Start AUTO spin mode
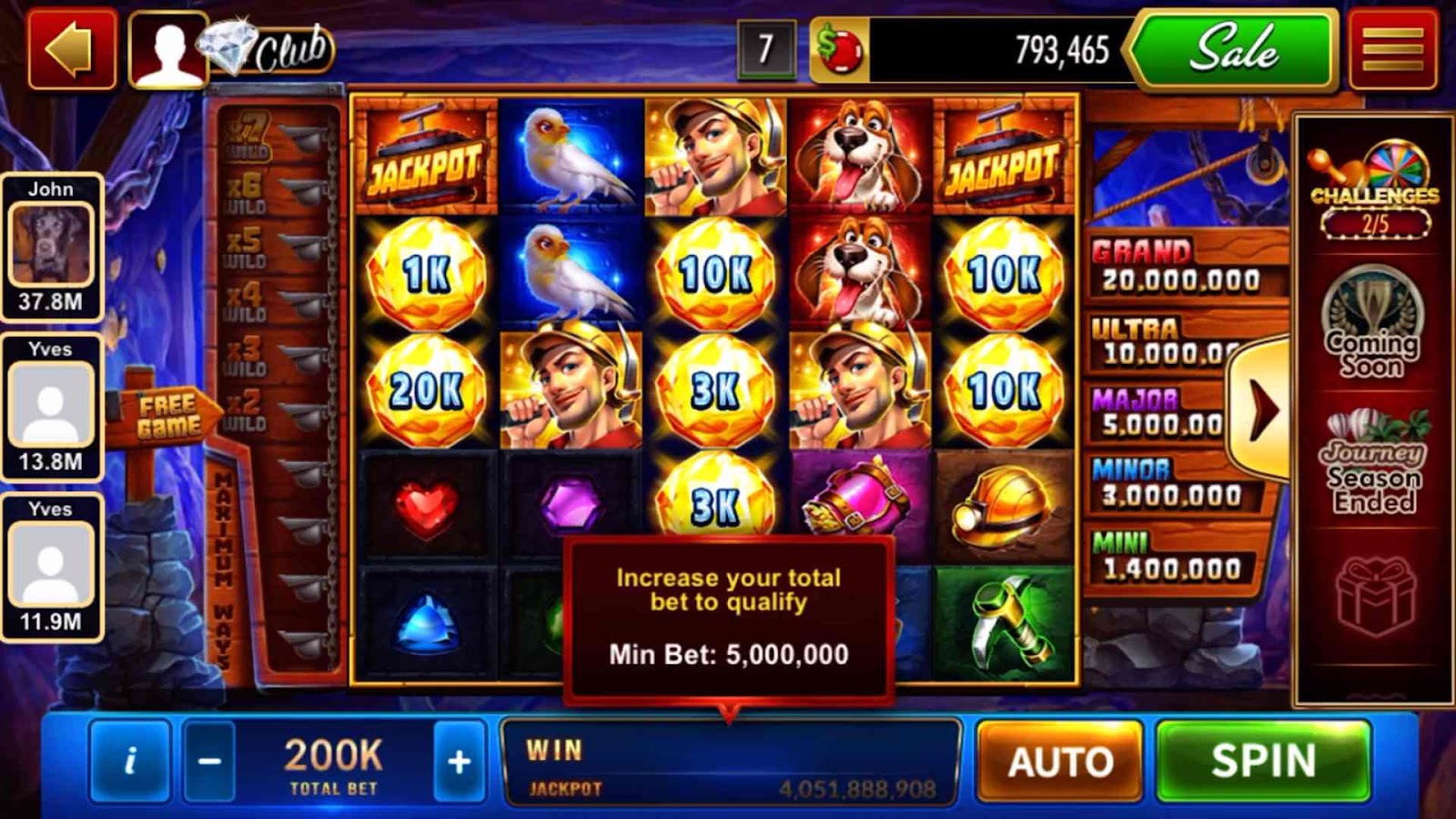The height and width of the screenshot is (819, 1456). pyautogui.click(x=1059, y=762)
